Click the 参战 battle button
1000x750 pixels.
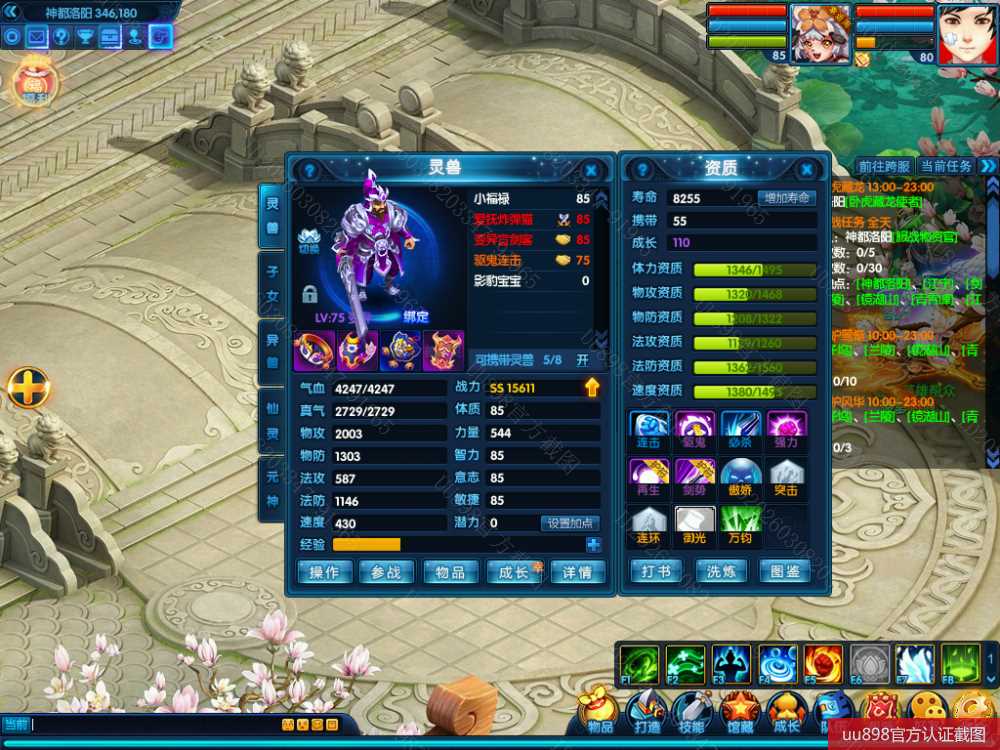coord(386,572)
